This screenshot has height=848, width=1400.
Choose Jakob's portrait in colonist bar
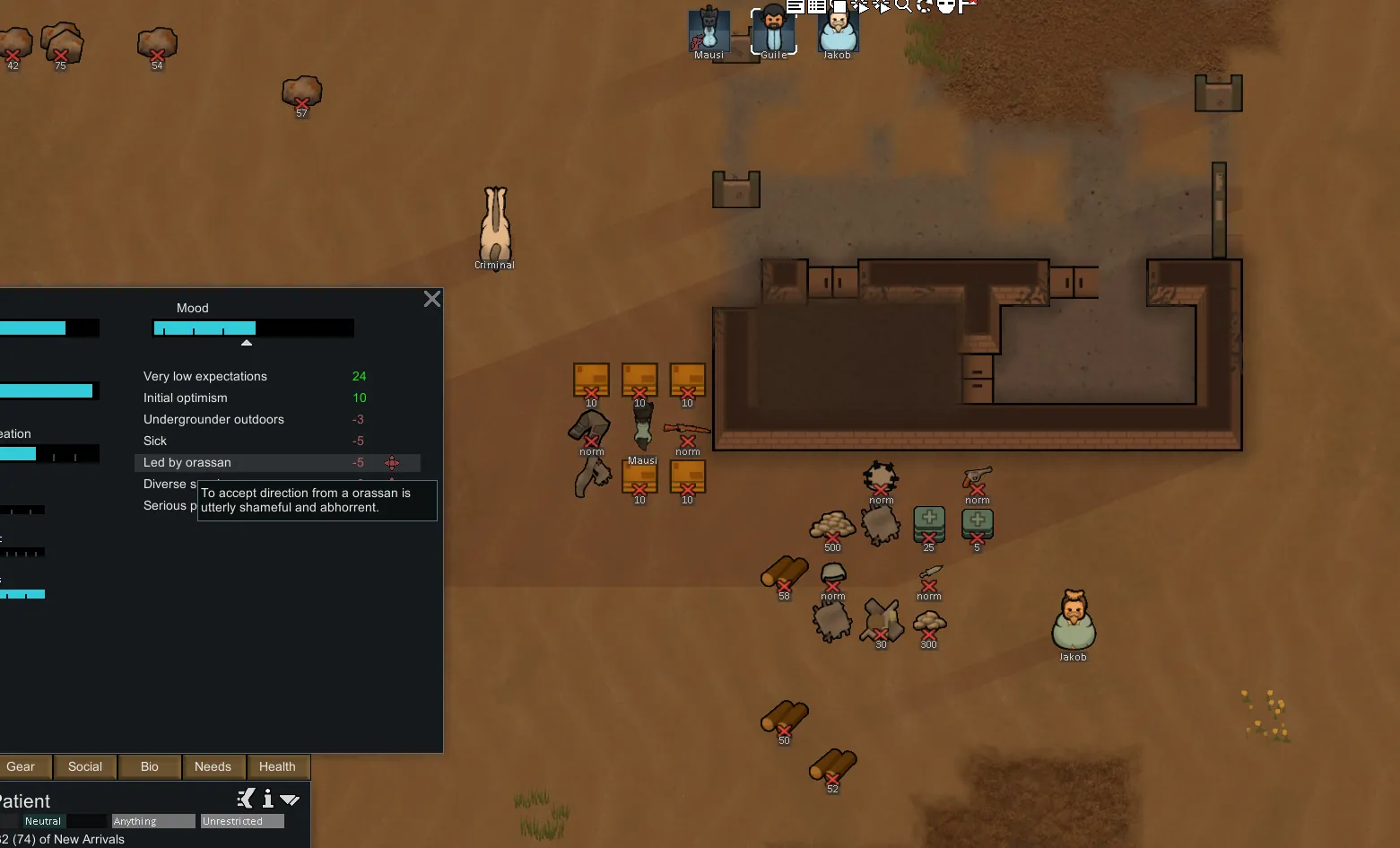(838, 31)
